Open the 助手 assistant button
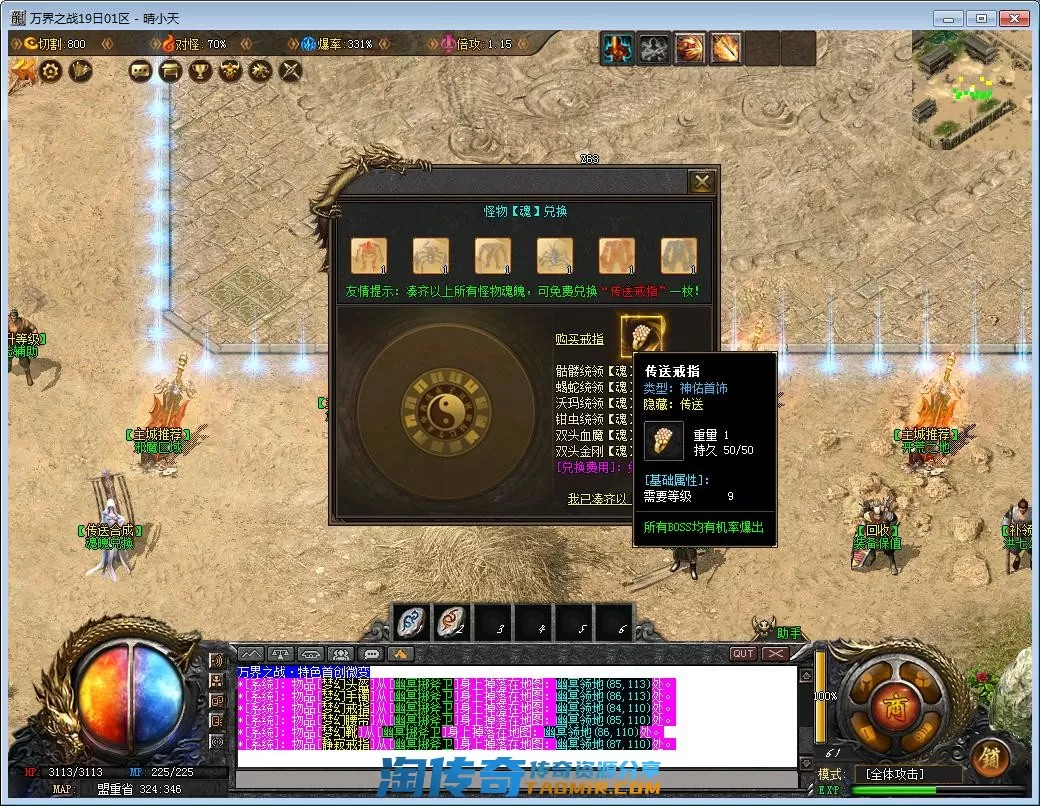 click(x=789, y=633)
